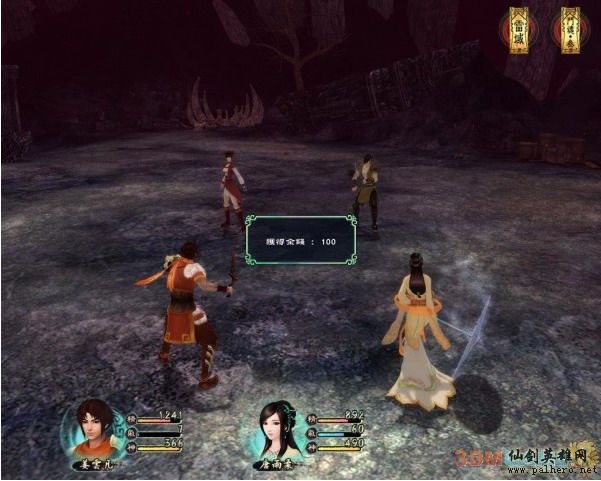
Task: Click the 雷域 talisman icon
Action: coord(519,28)
